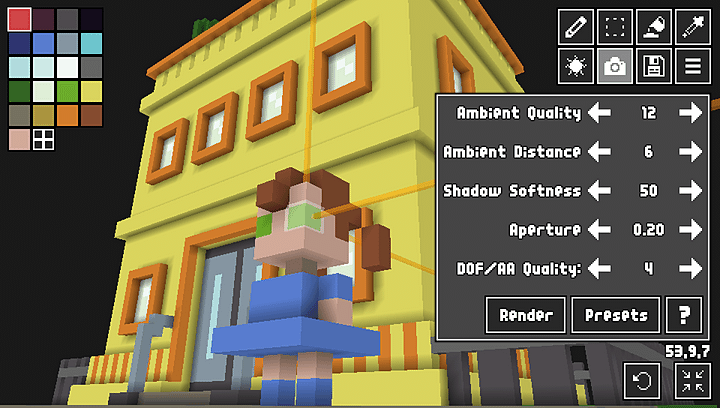Screen dimensions: 720x408
Task: Choose the dashed selection box tool
Action: tap(615, 27)
